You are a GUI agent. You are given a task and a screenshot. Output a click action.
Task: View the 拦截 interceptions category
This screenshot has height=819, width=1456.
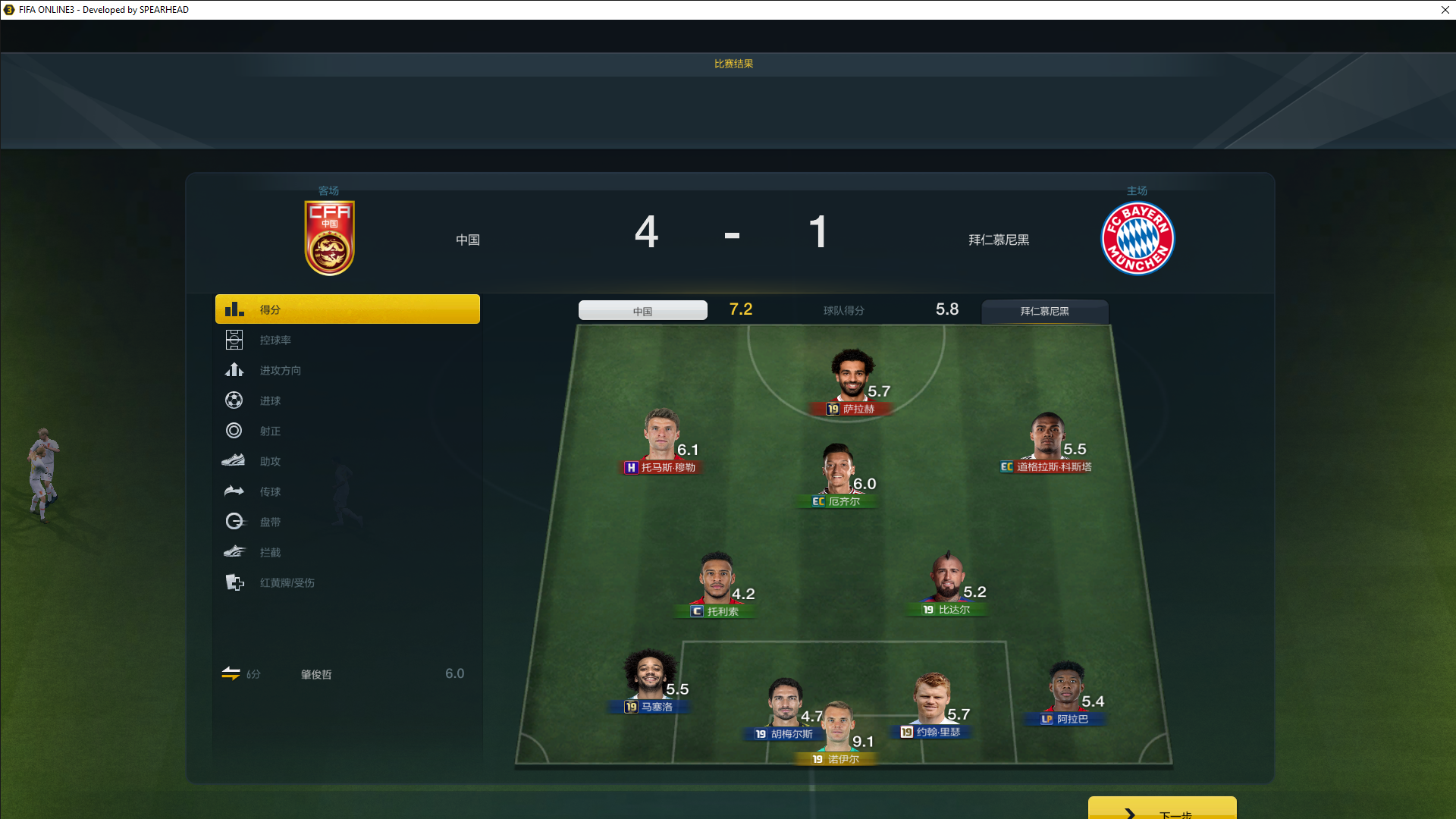(x=347, y=552)
